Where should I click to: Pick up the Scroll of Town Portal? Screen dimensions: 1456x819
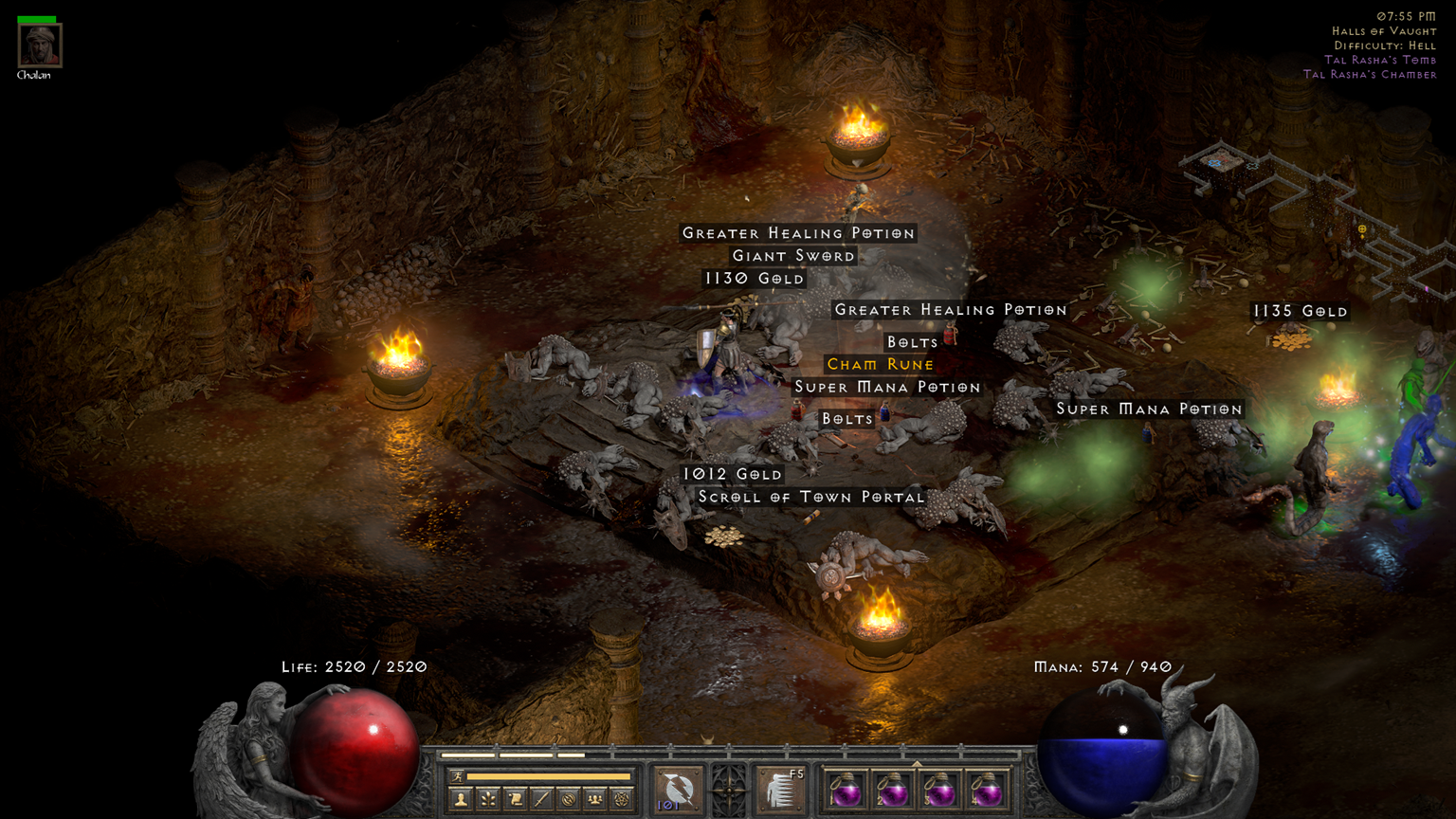pyautogui.click(x=810, y=497)
